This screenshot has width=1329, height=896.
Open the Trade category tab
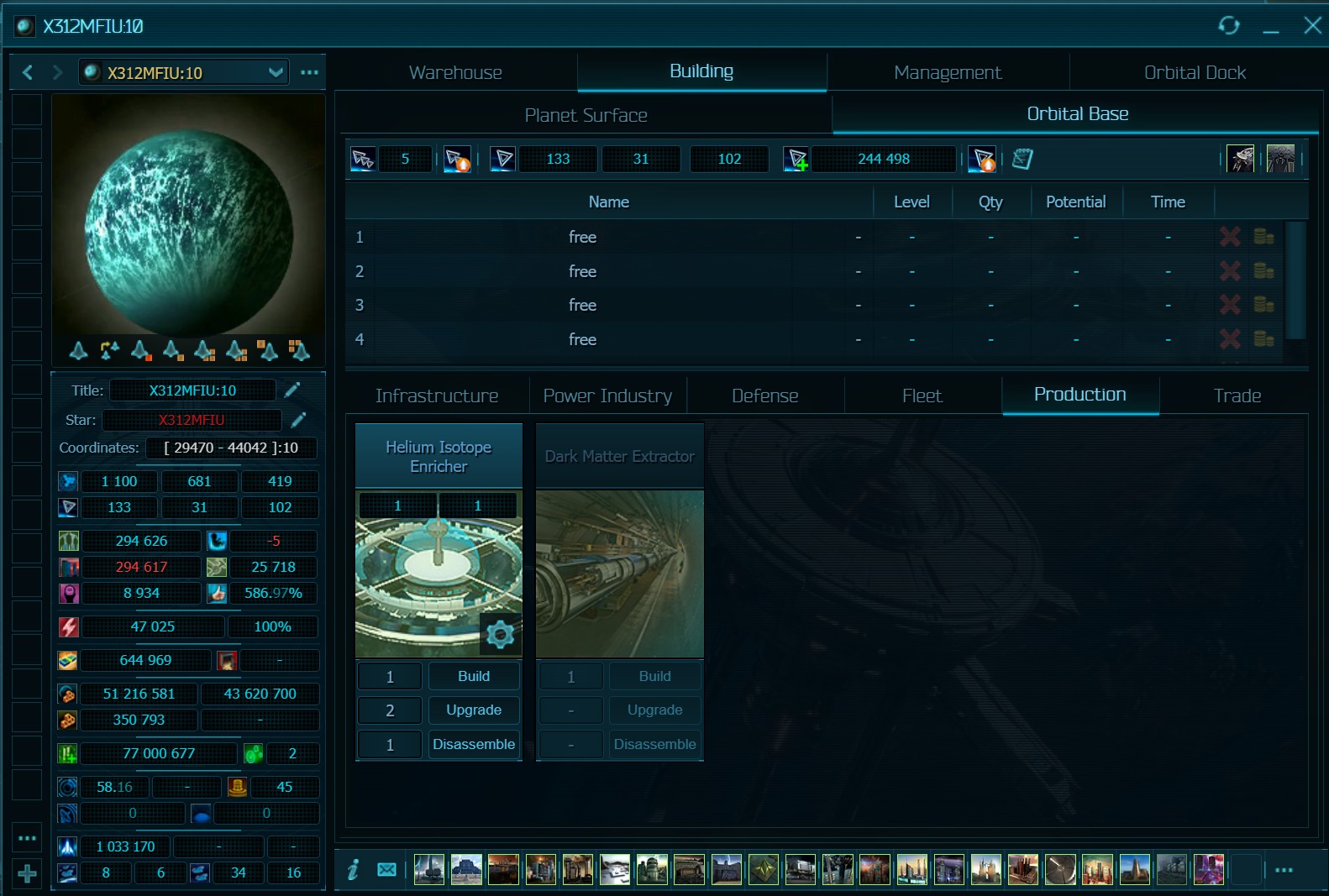tap(1237, 396)
